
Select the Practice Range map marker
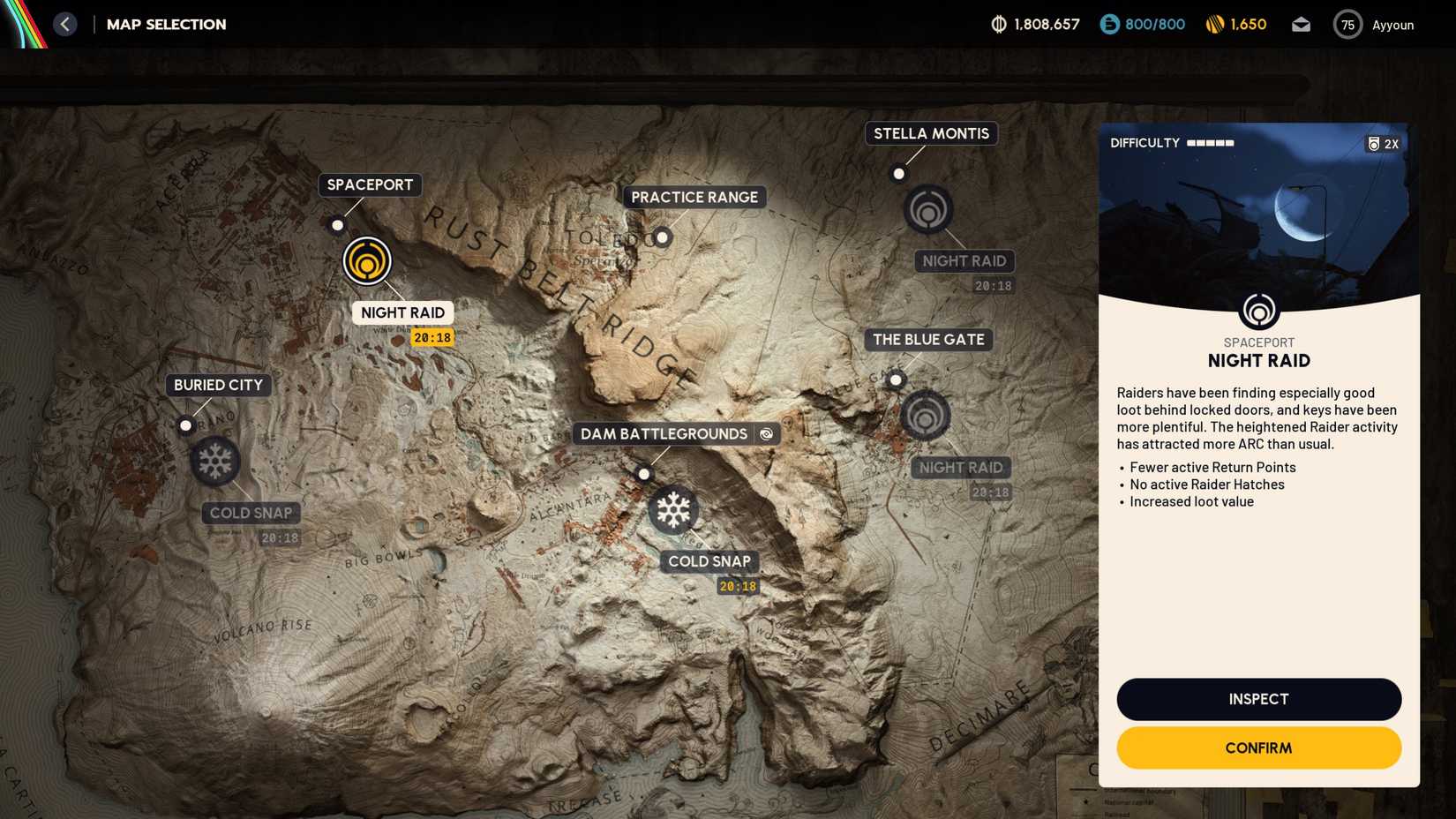tap(662, 237)
